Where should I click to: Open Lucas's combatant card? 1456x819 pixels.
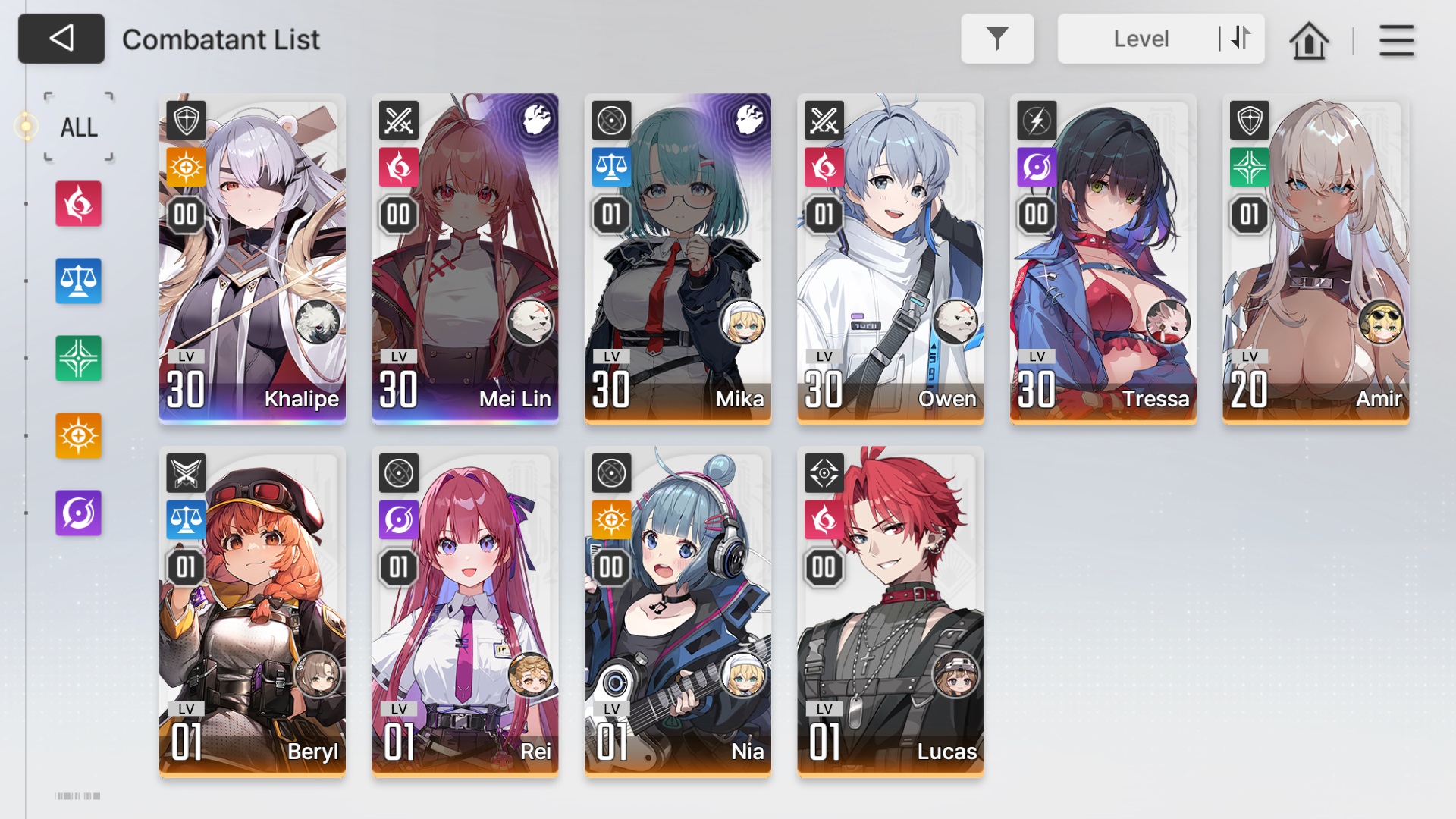pyautogui.click(x=890, y=611)
